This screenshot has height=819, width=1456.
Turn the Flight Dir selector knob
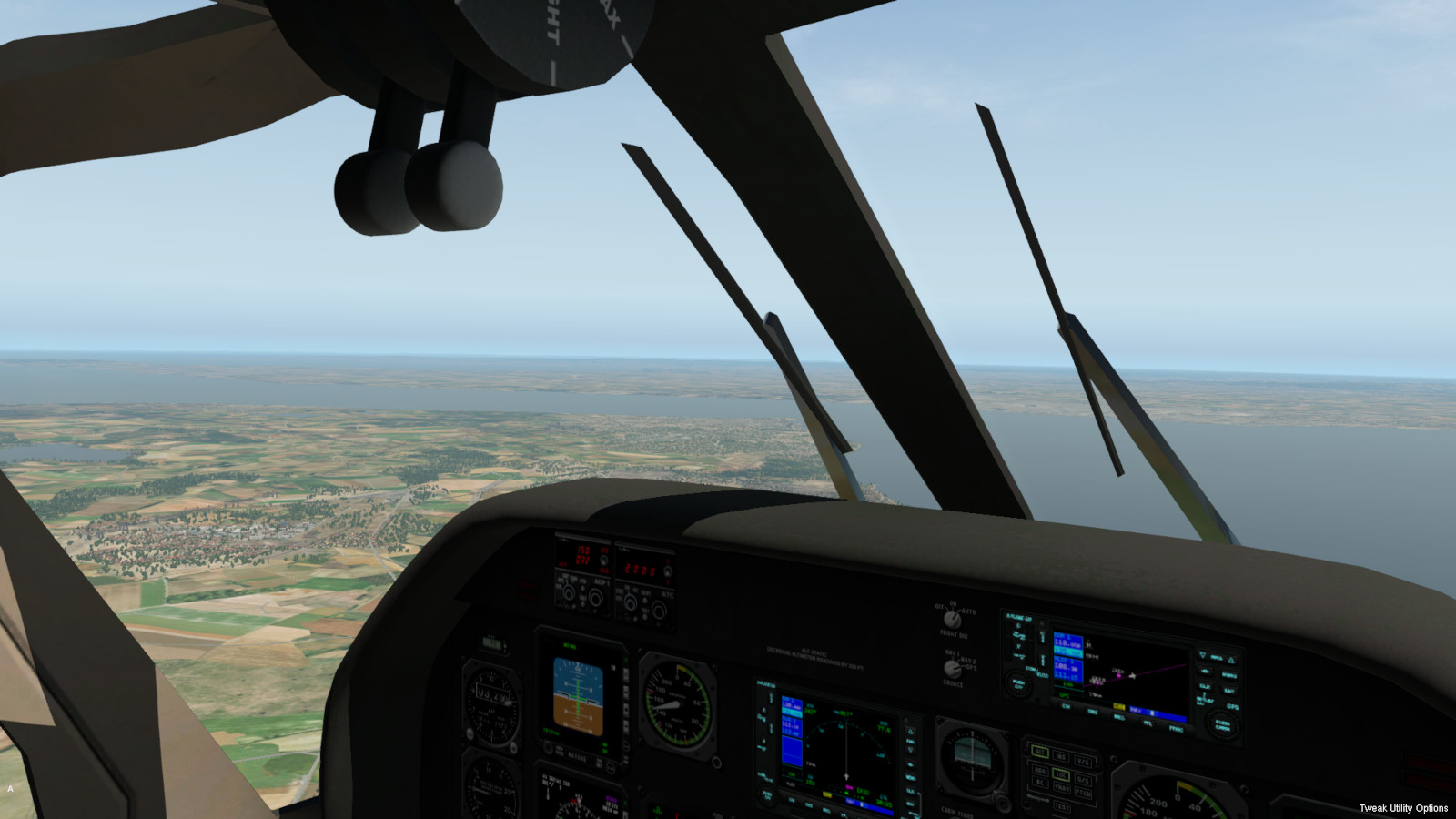pos(952,620)
